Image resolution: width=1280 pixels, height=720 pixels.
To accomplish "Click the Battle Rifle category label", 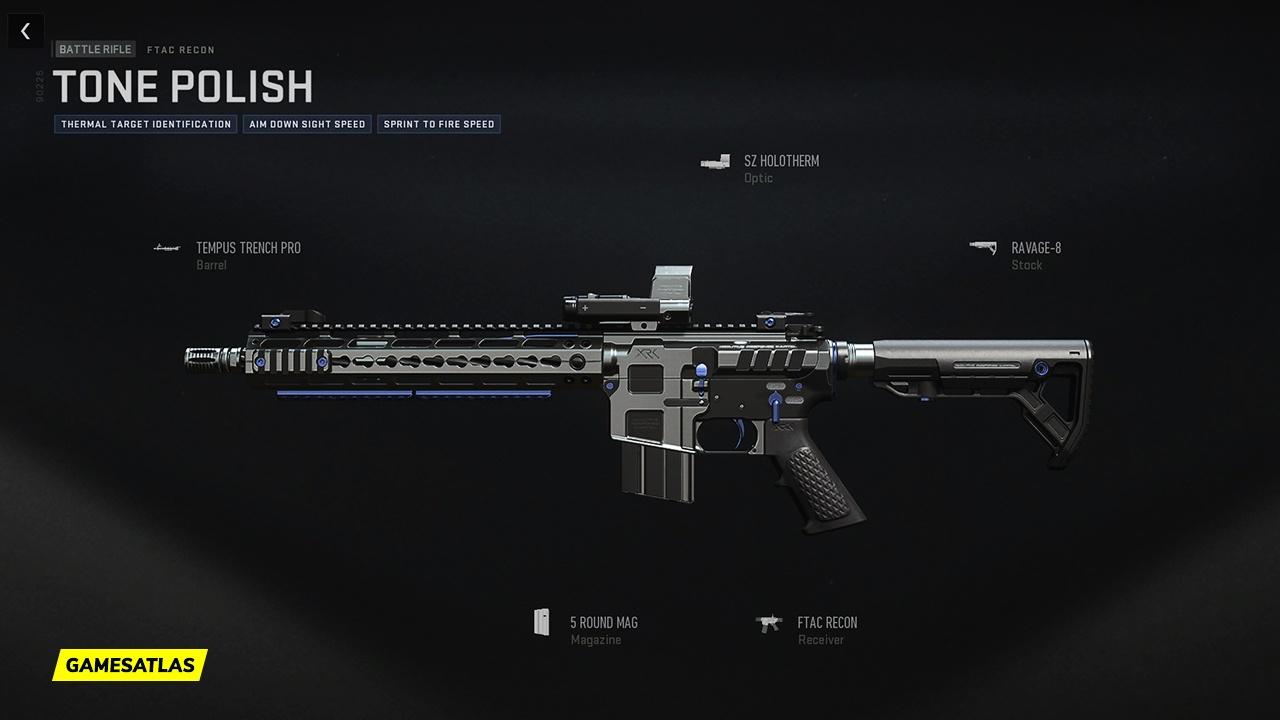I will pyautogui.click(x=95, y=49).
